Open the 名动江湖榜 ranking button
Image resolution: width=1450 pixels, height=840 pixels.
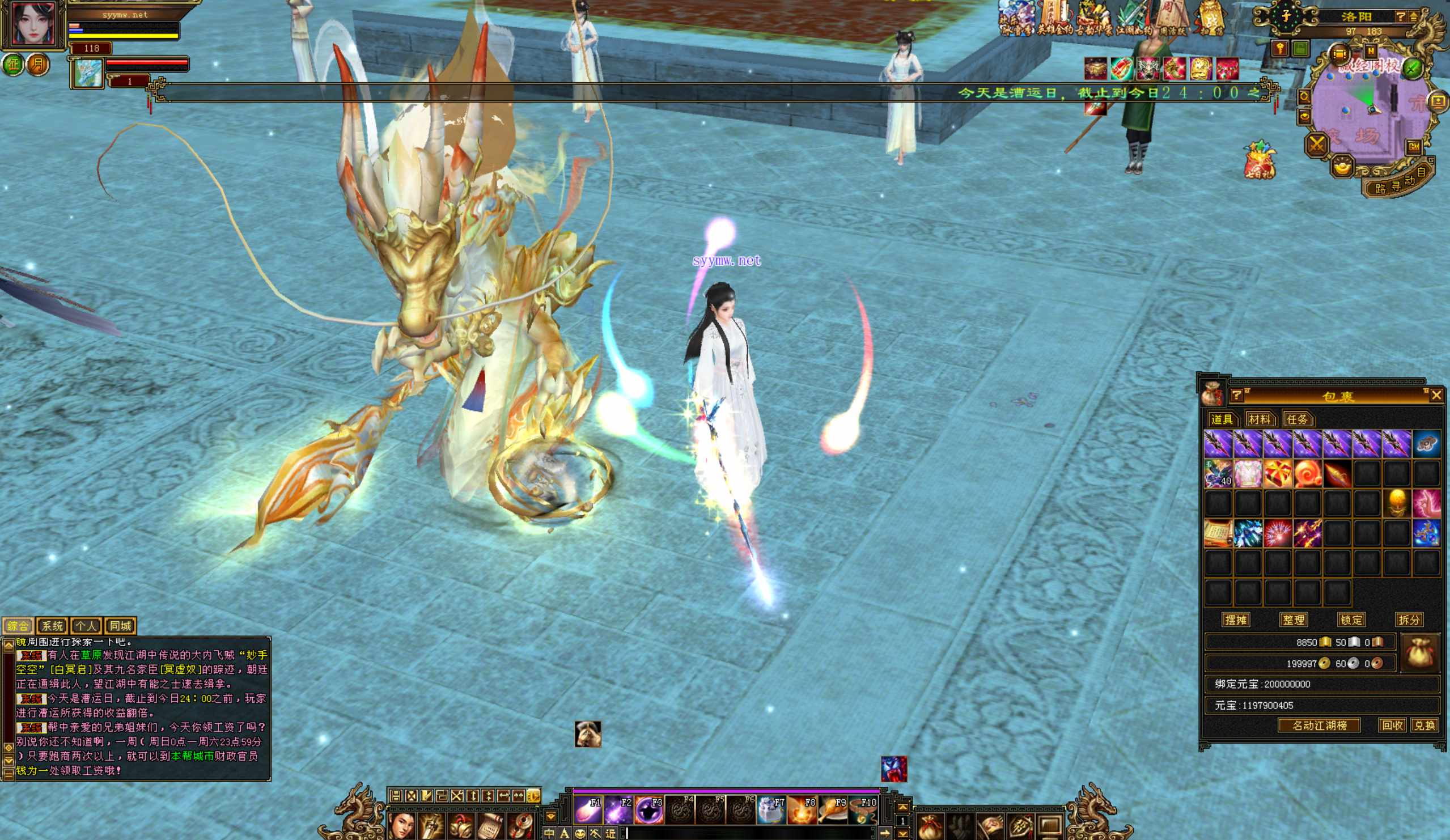[x=1319, y=726]
